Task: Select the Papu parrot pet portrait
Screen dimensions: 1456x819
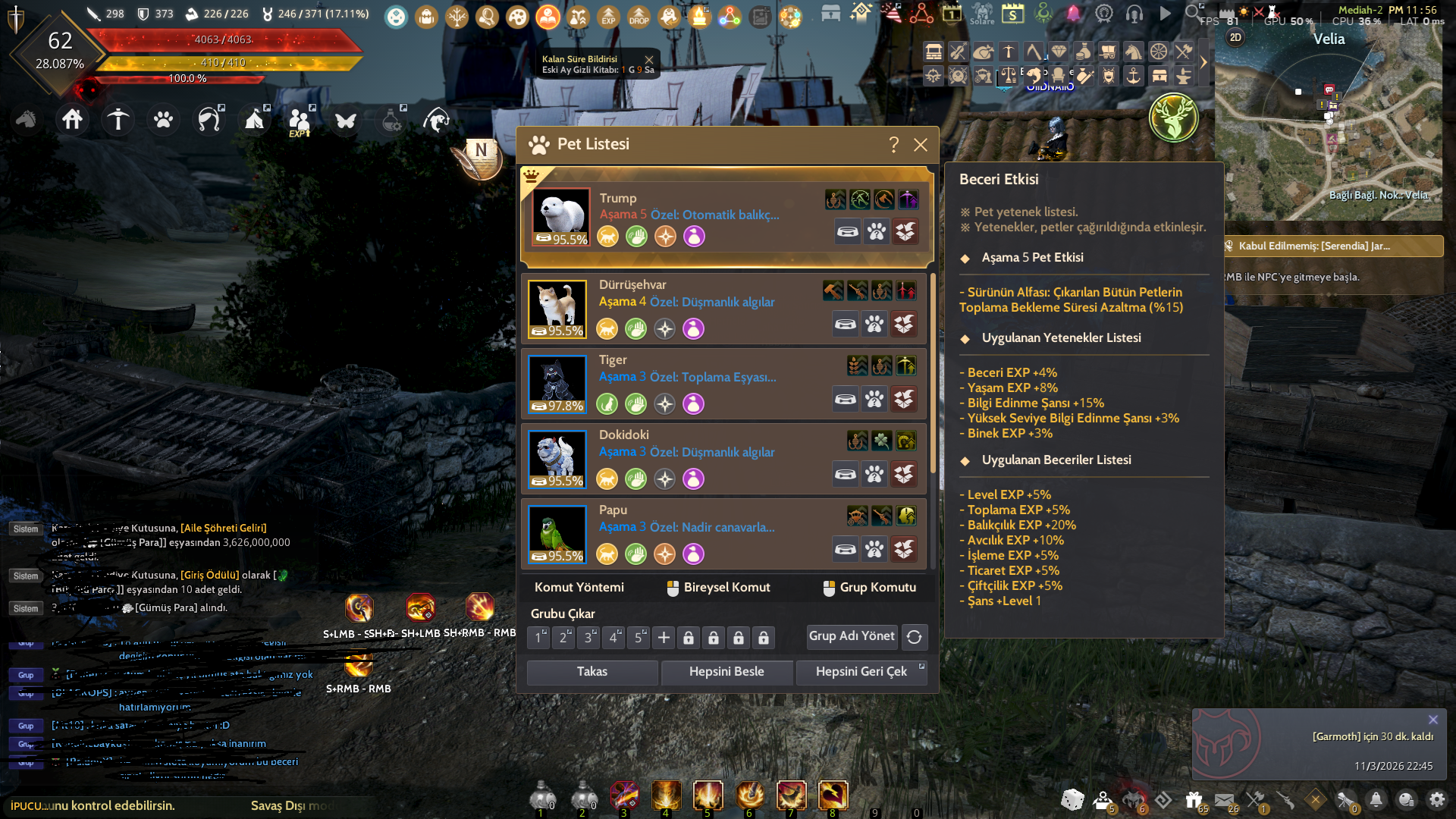Action: pyautogui.click(x=557, y=534)
